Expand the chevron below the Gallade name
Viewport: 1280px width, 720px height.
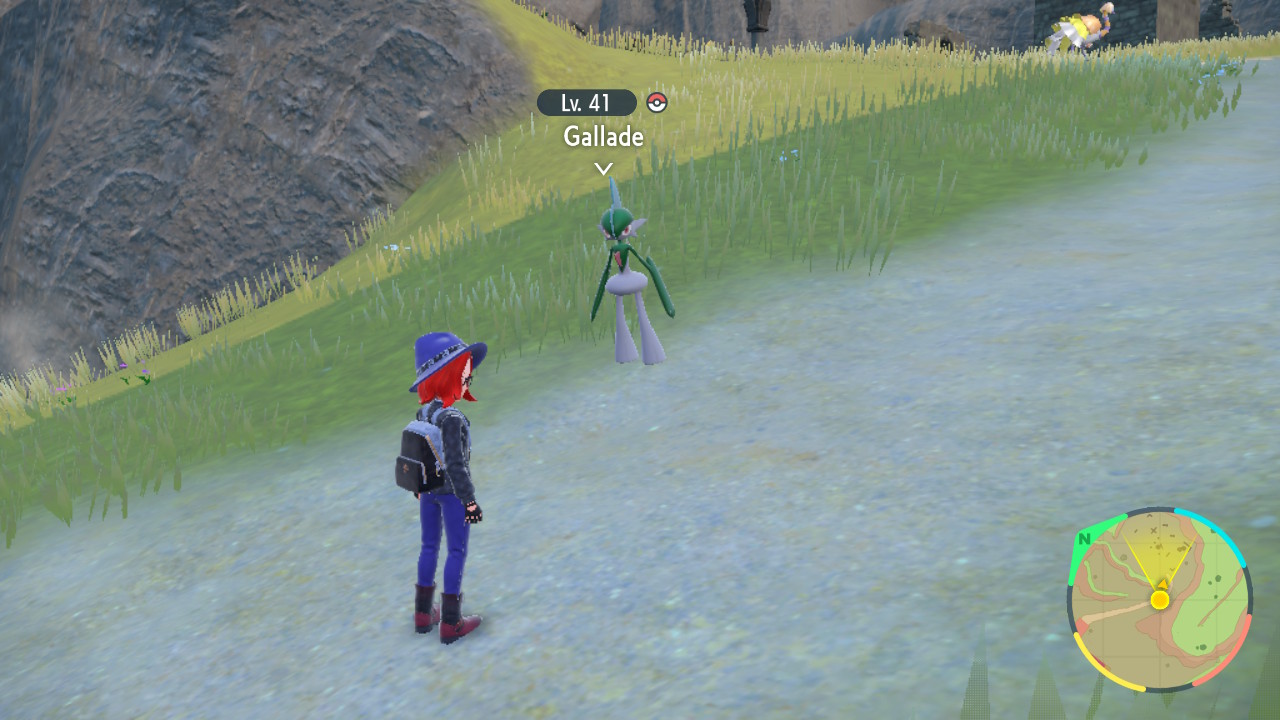pyautogui.click(x=601, y=169)
